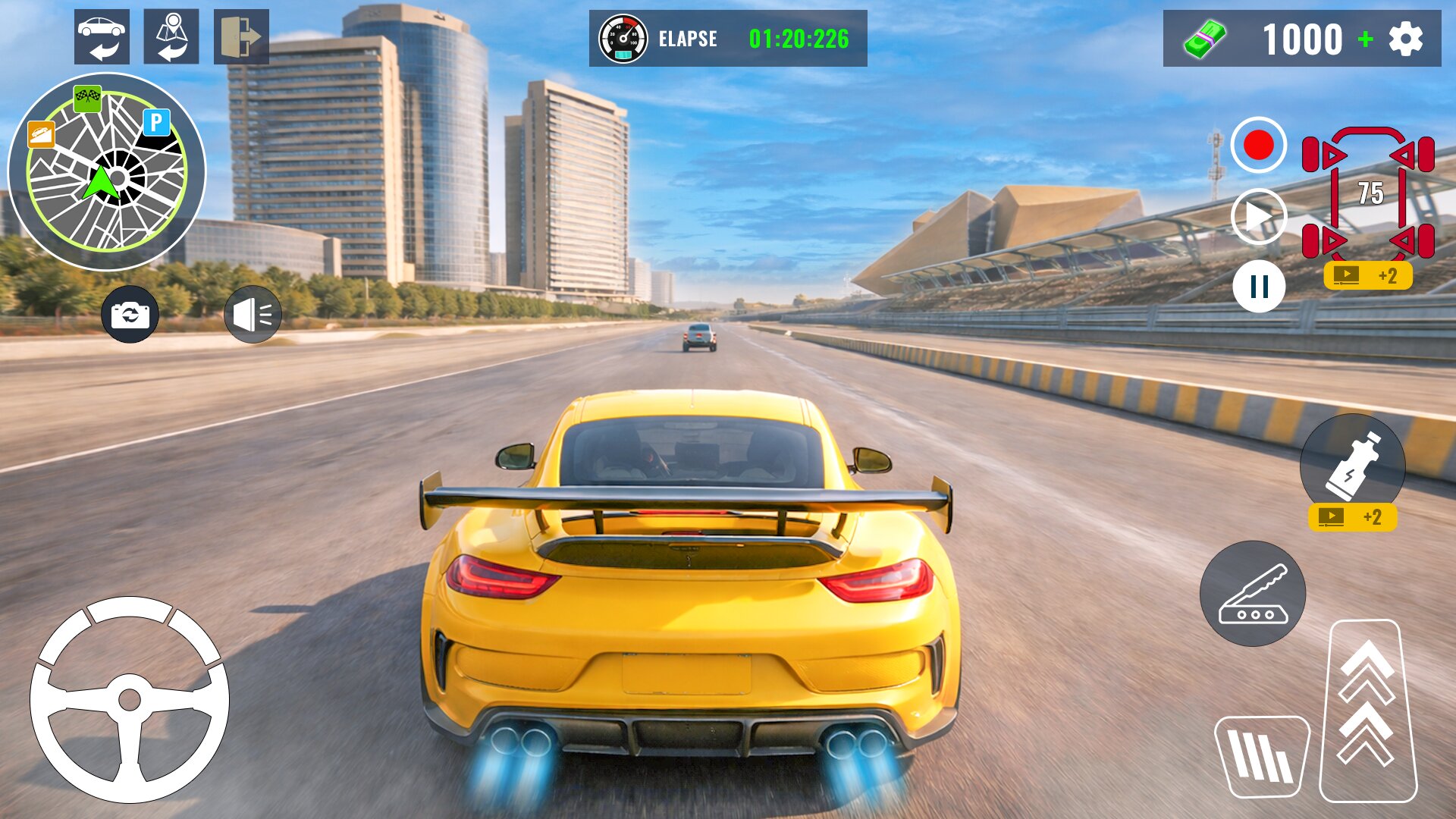Viewport: 1456px width, 819px height.
Task: Click the steering wheel control
Action: click(x=130, y=699)
